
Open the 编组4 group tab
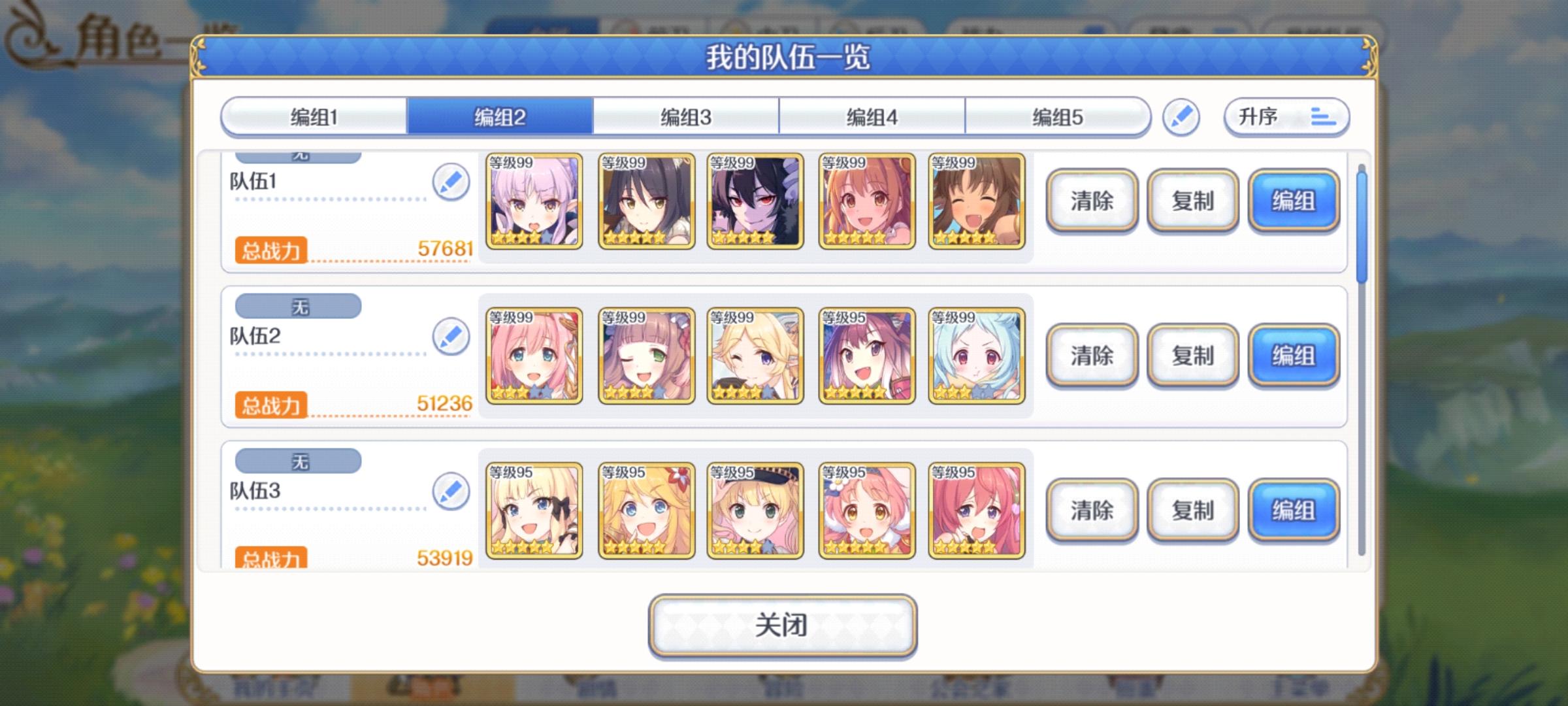click(x=872, y=118)
